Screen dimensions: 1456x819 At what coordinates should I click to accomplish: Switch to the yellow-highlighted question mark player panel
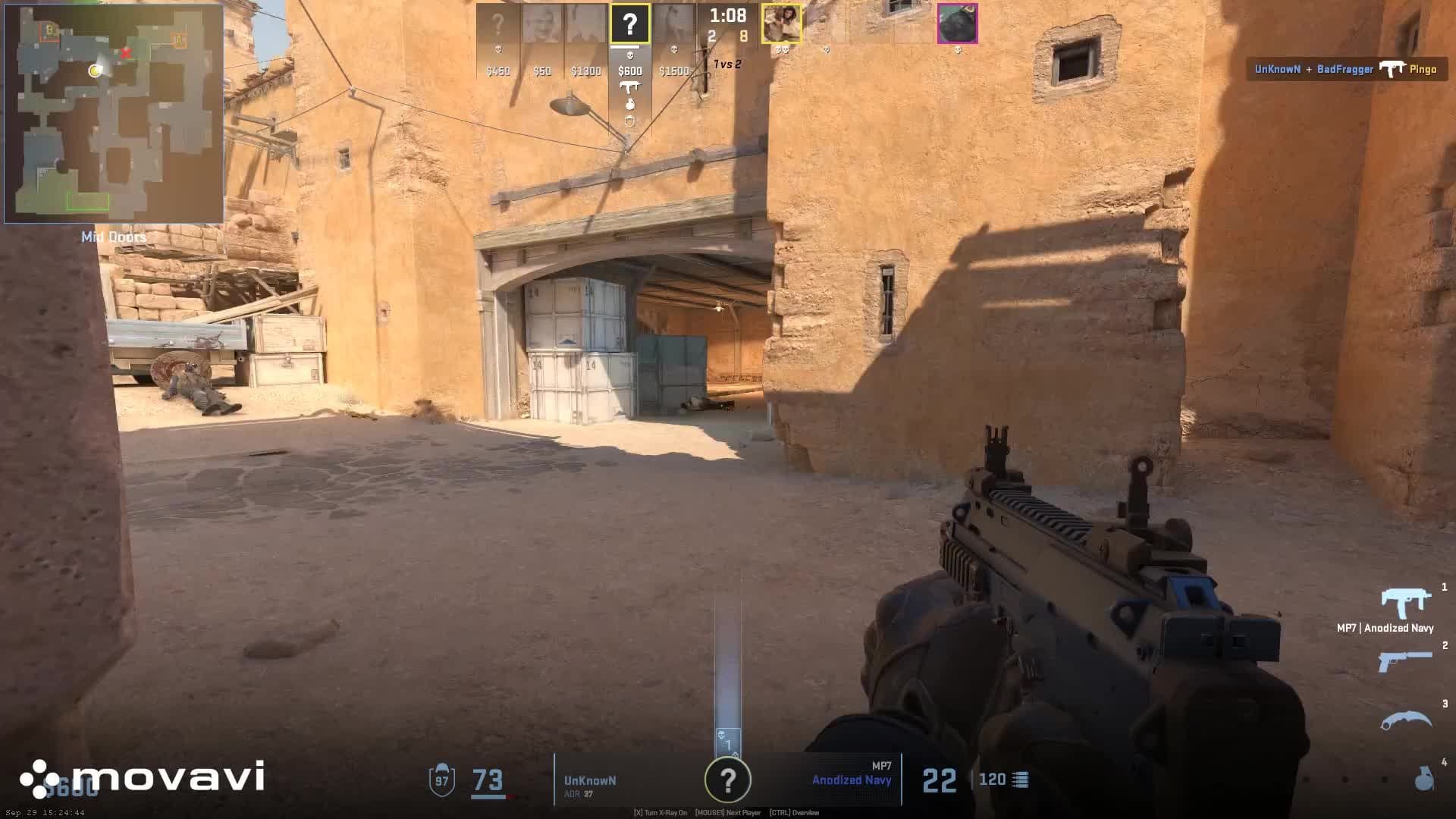pos(629,23)
